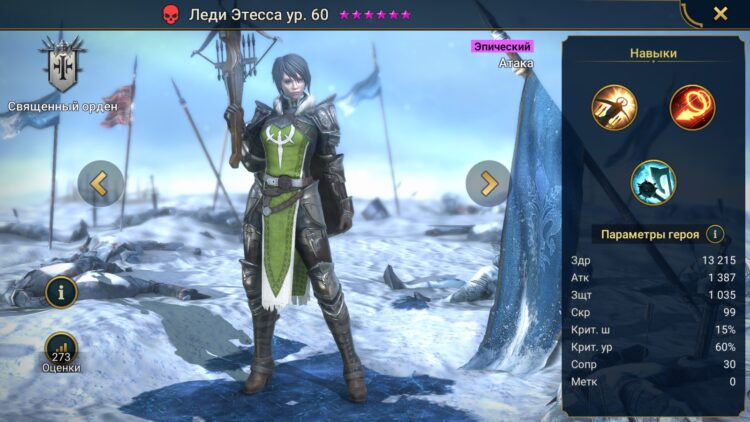Click the round info button above Оценки
This screenshot has width=750, height=422.
[61, 292]
